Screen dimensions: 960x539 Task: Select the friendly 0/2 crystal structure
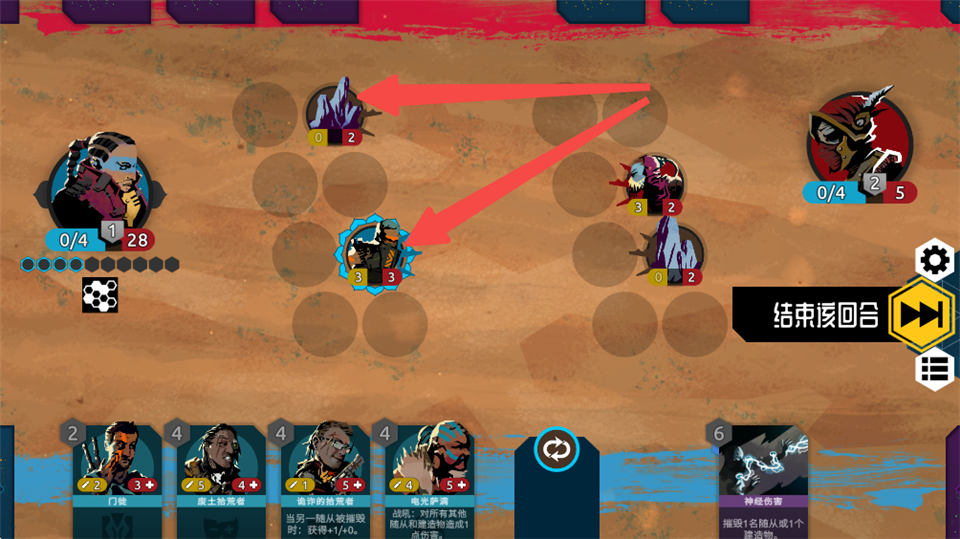click(x=340, y=110)
